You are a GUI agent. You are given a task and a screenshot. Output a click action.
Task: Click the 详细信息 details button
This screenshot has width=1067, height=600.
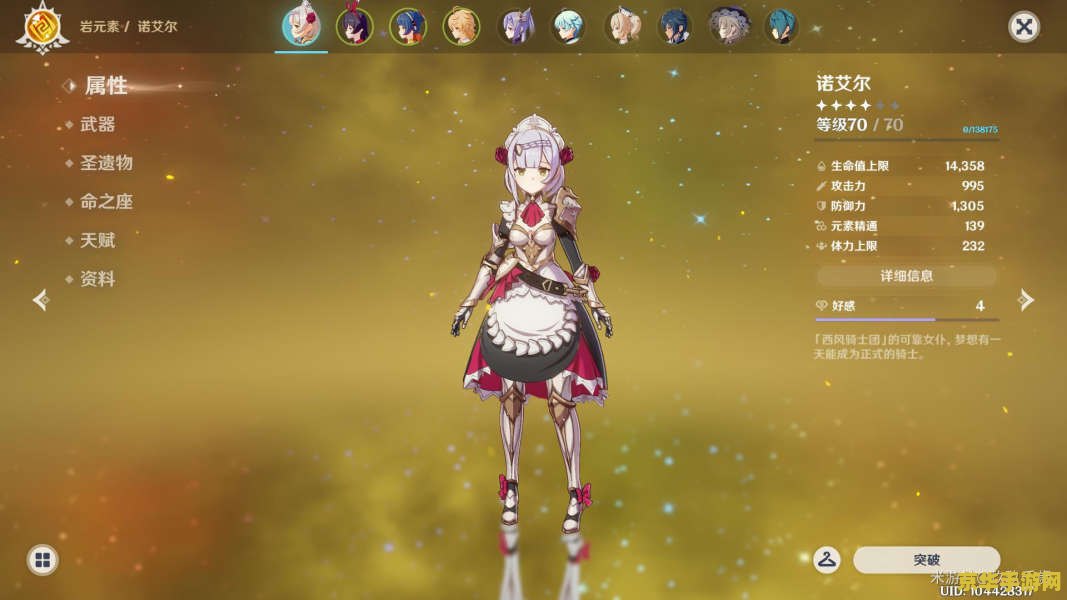pos(906,276)
